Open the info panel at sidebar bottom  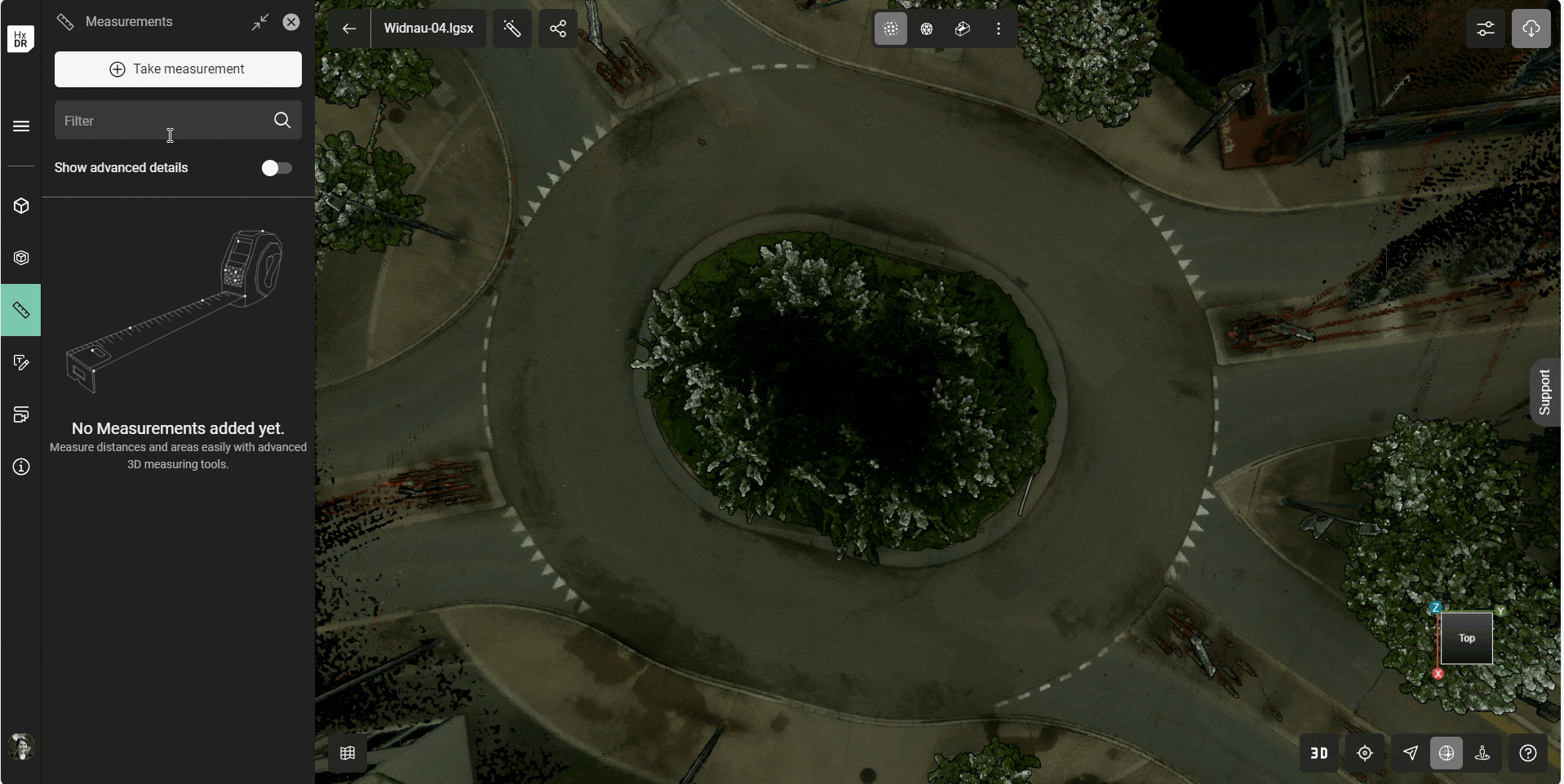[x=20, y=467]
